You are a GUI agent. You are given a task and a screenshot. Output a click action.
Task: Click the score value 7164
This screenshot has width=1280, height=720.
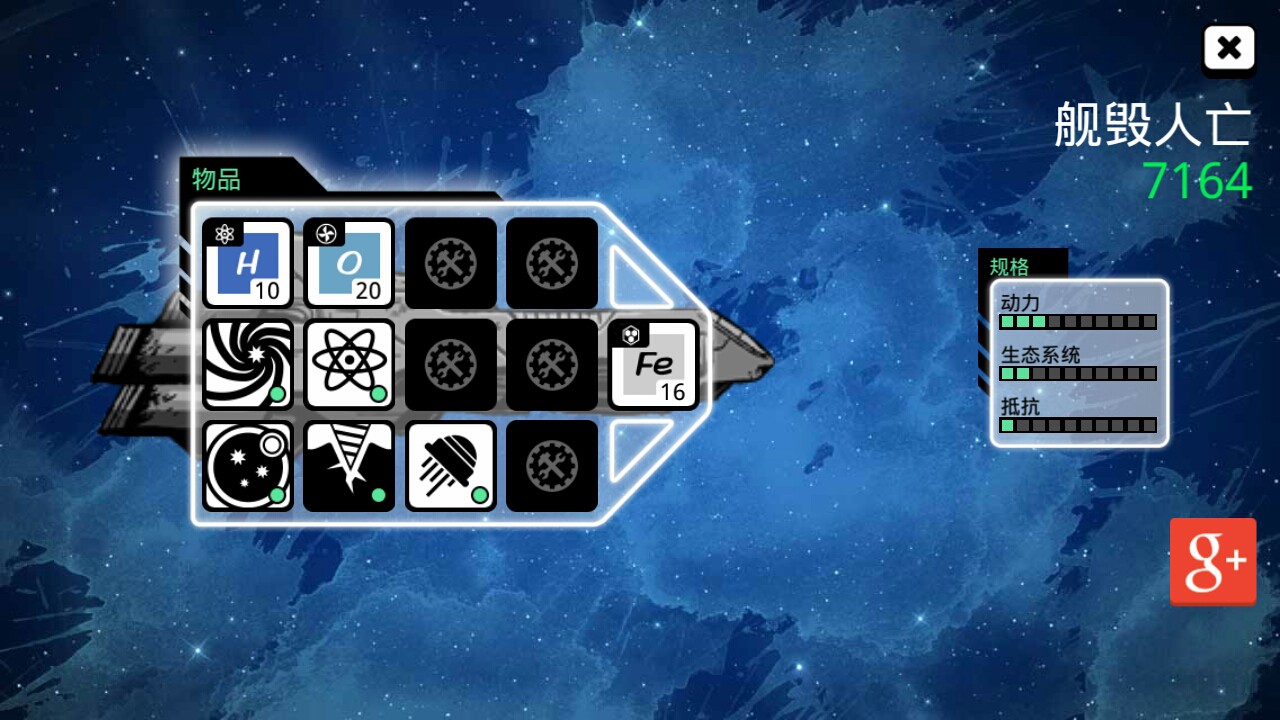pyautogui.click(x=1197, y=183)
